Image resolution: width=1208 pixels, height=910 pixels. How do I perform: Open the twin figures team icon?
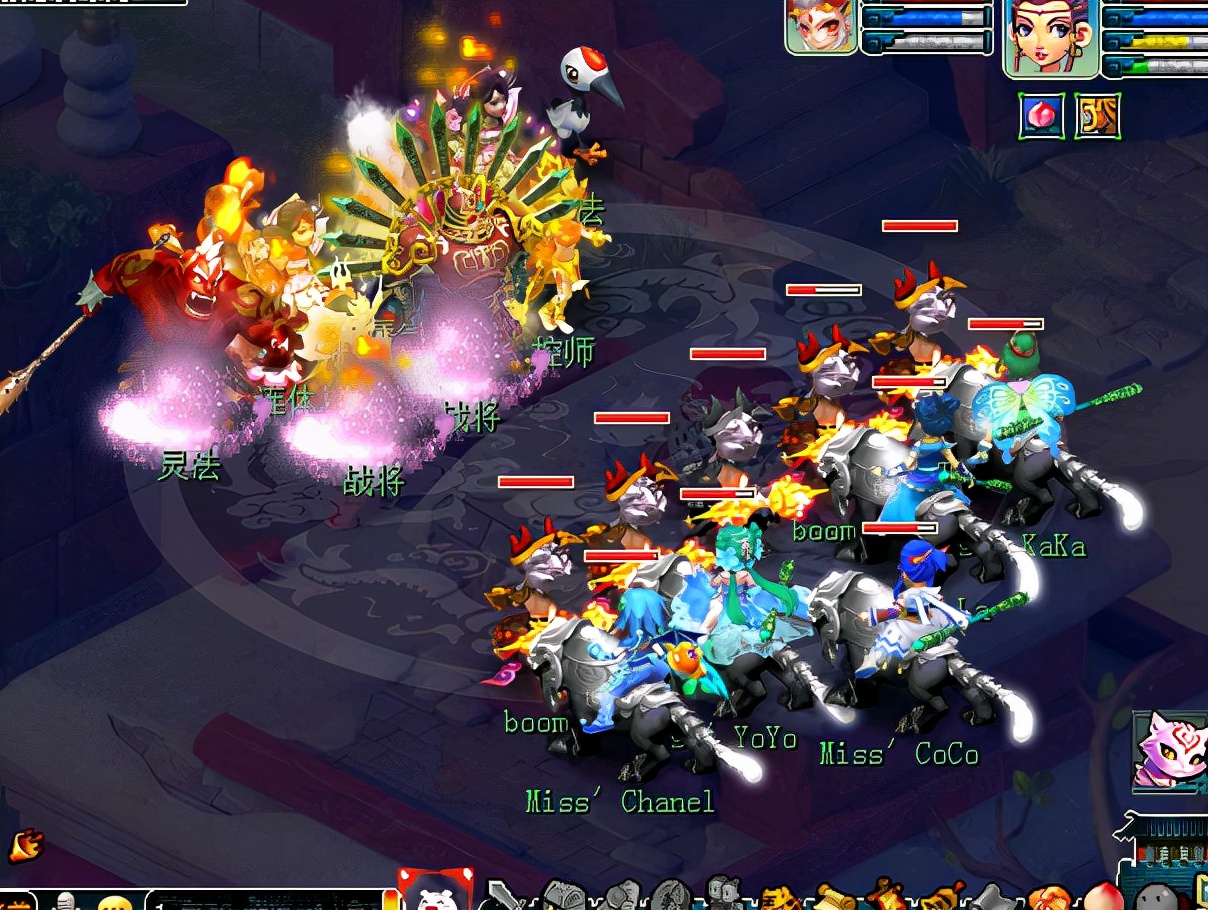[723, 893]
